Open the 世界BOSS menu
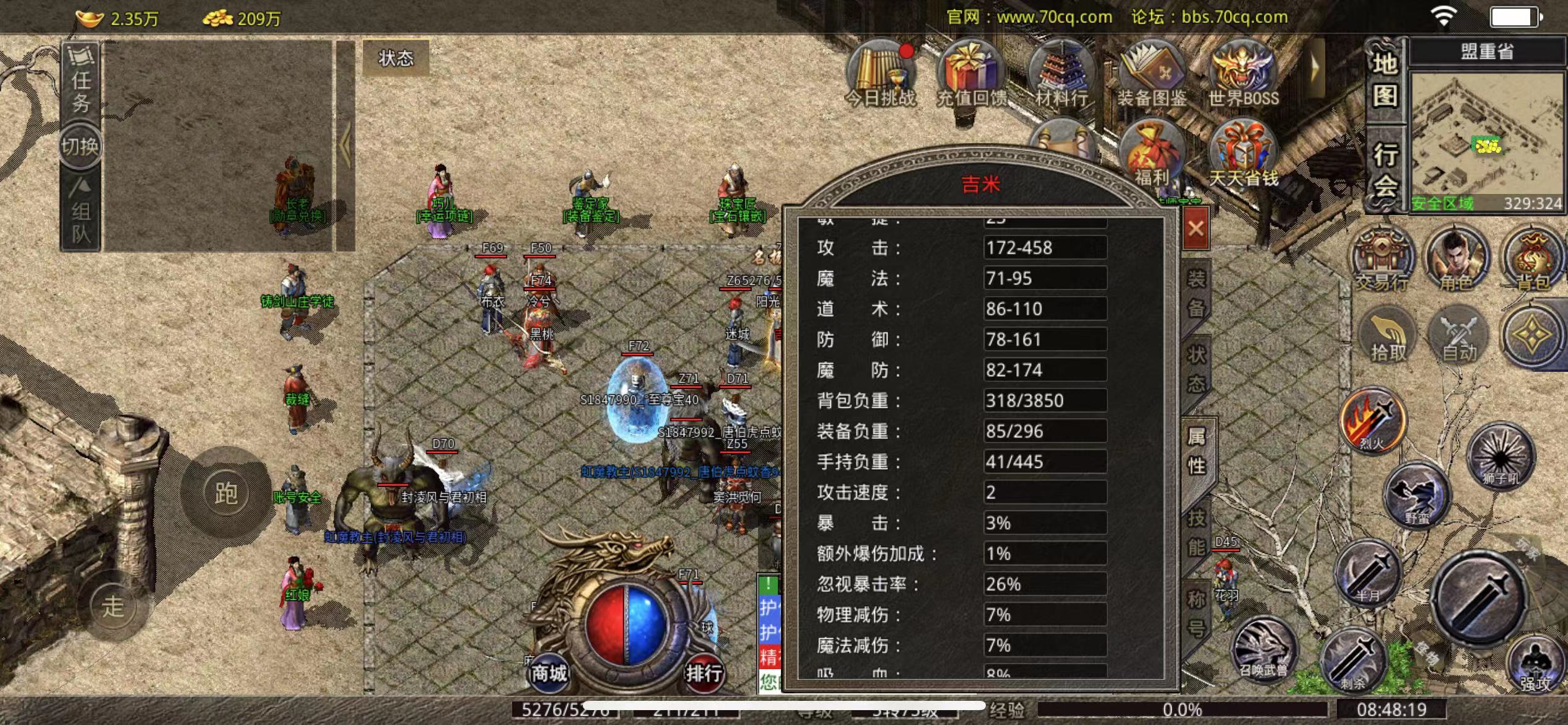 coord(1243,73)
